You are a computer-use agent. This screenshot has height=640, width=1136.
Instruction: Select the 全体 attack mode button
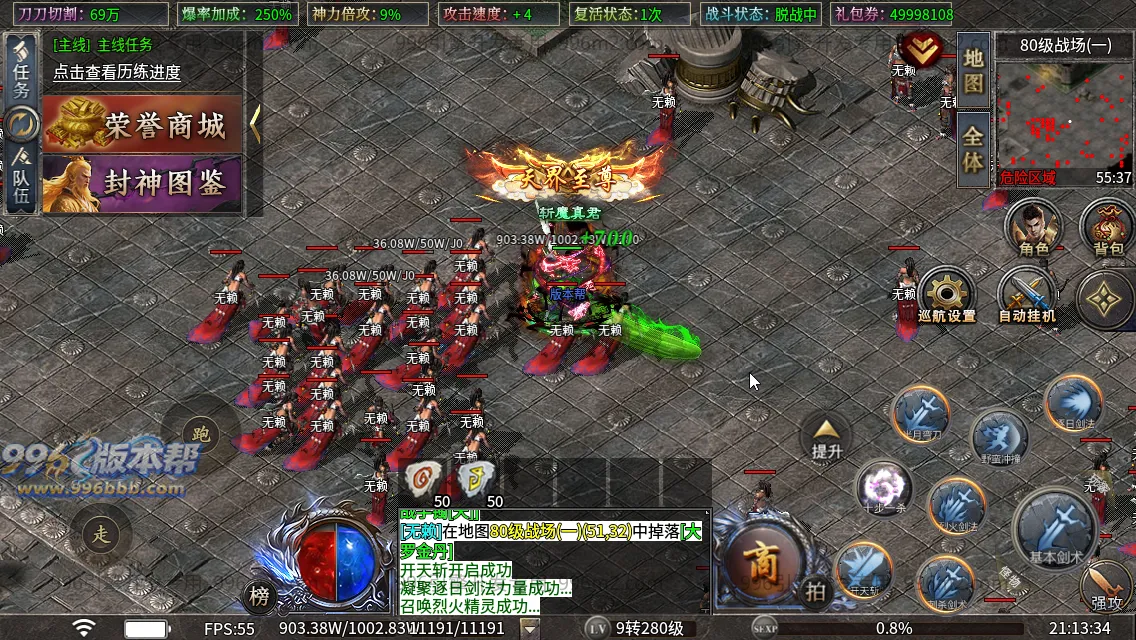[974, 148]
